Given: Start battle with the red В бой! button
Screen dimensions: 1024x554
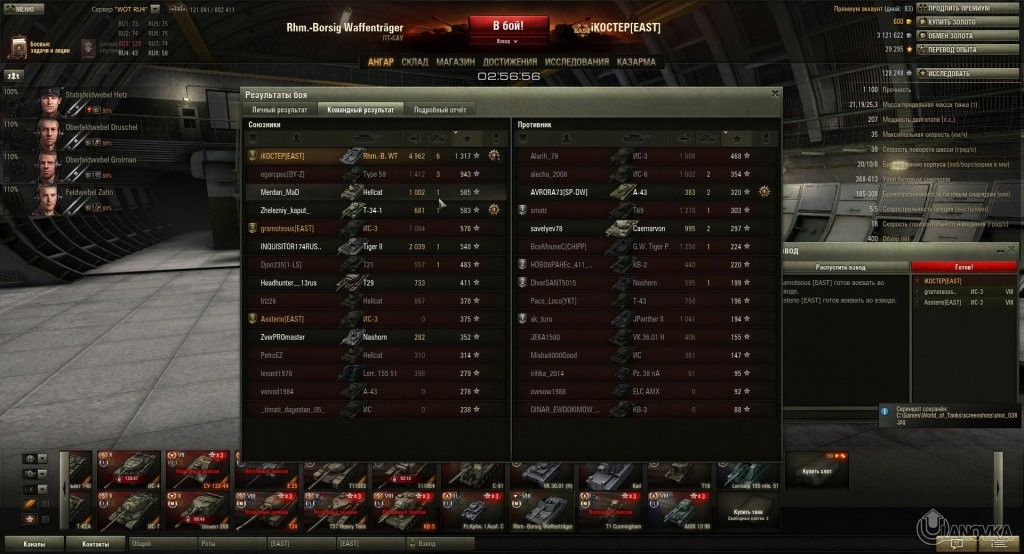Looking at the screenshot, I should coord(508,25).
